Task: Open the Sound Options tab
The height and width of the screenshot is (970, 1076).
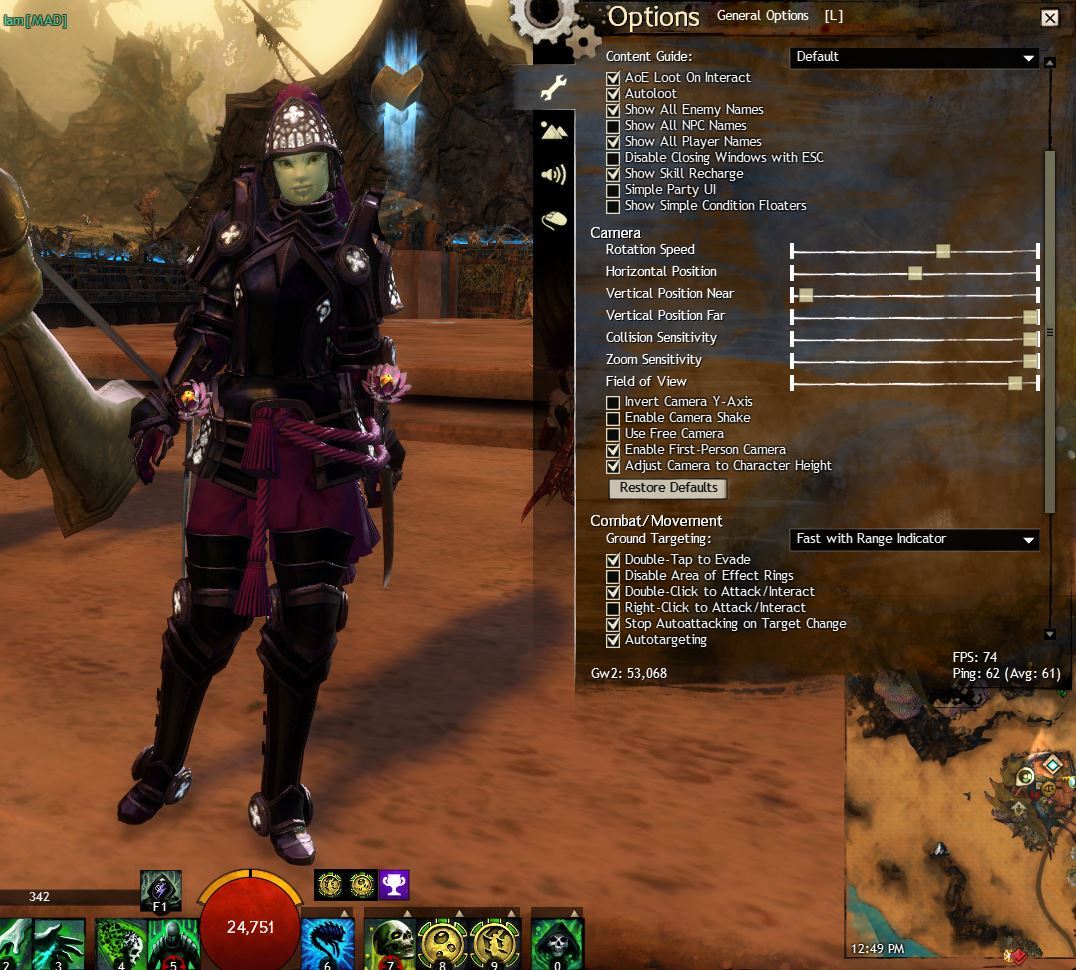Action: [x=553, y=175]
